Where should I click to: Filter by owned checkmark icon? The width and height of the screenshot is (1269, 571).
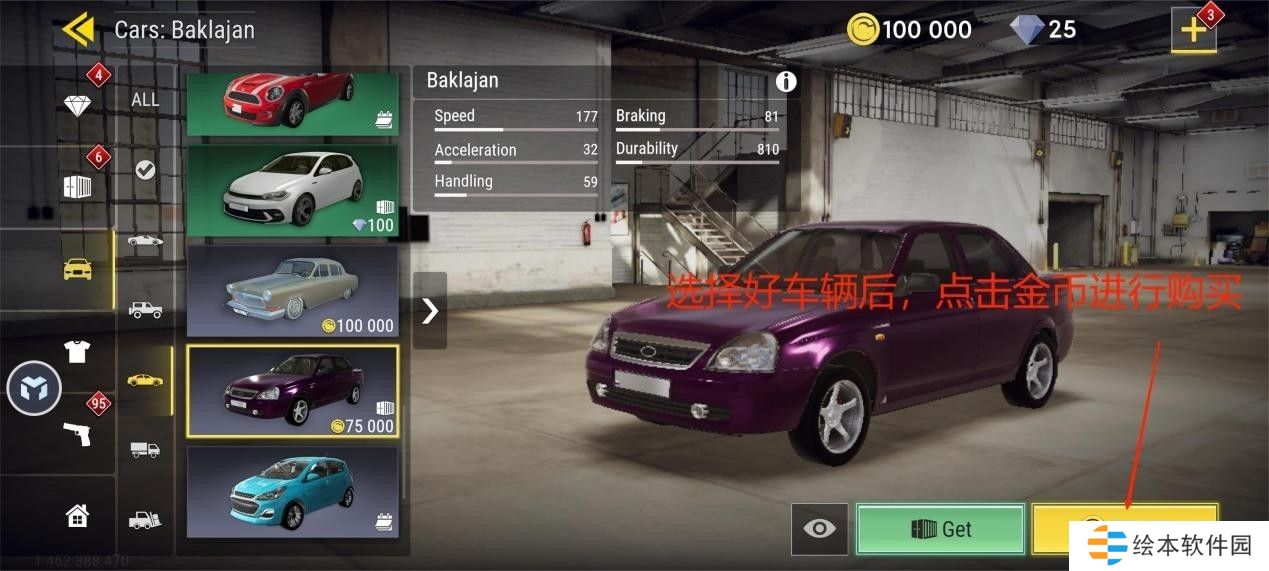coord(145,170)
